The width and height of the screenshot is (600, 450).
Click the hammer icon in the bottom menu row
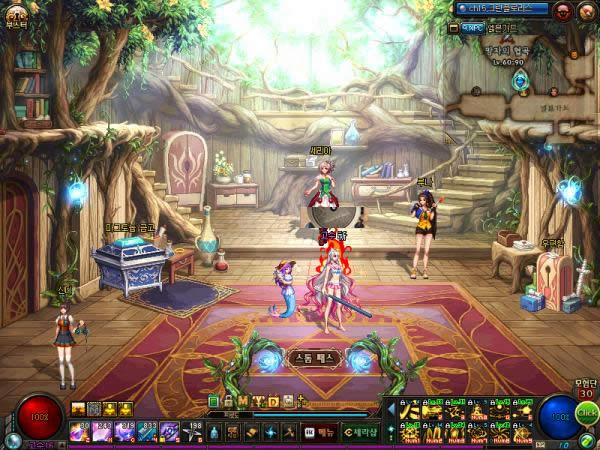point(287,432)
